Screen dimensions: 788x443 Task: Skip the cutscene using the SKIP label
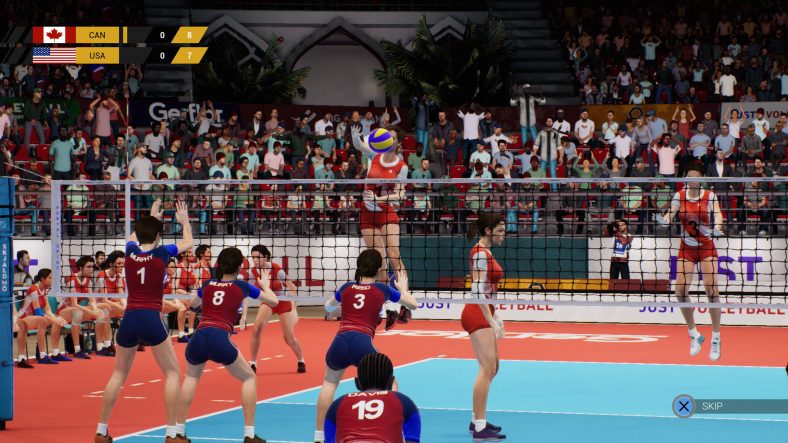tap(712, 406)
